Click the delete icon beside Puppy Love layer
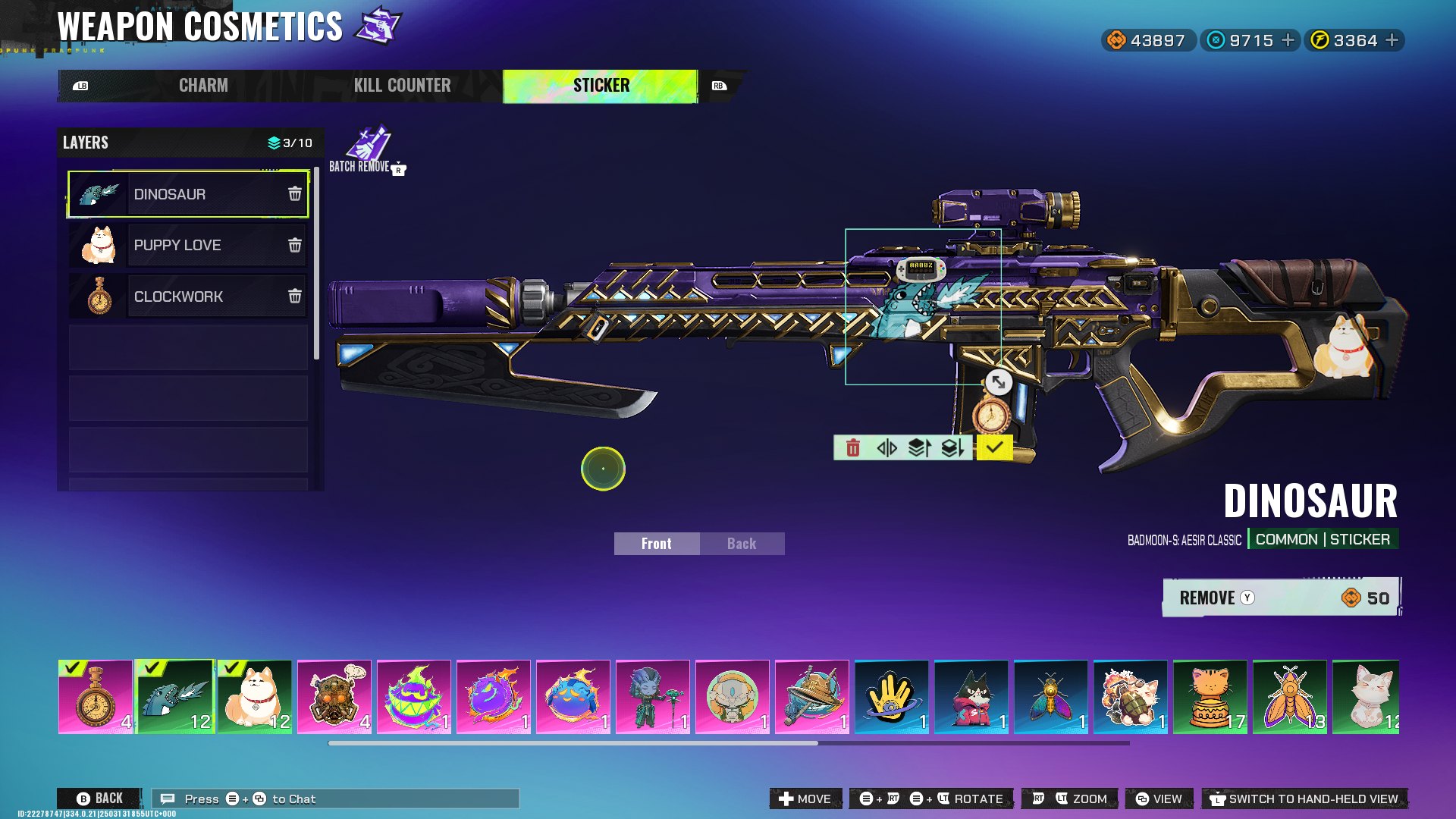 click(x=294, y=245)
